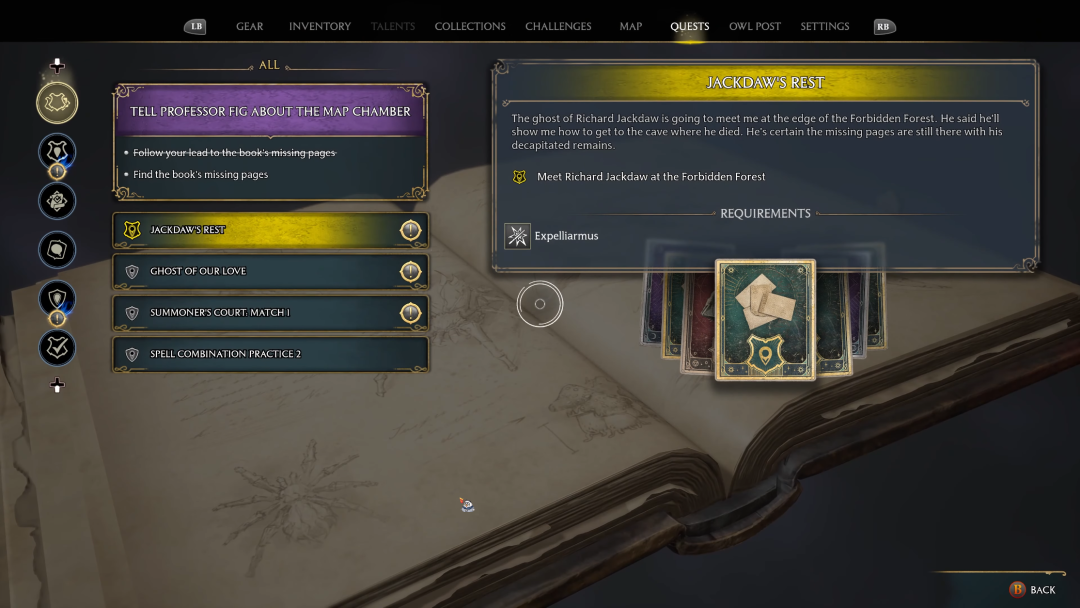Image resolution: width=1080 pixels, height=608 pixels.
Task: Show all quests with the gold filter icon
Action: click(x=57, y=102)
